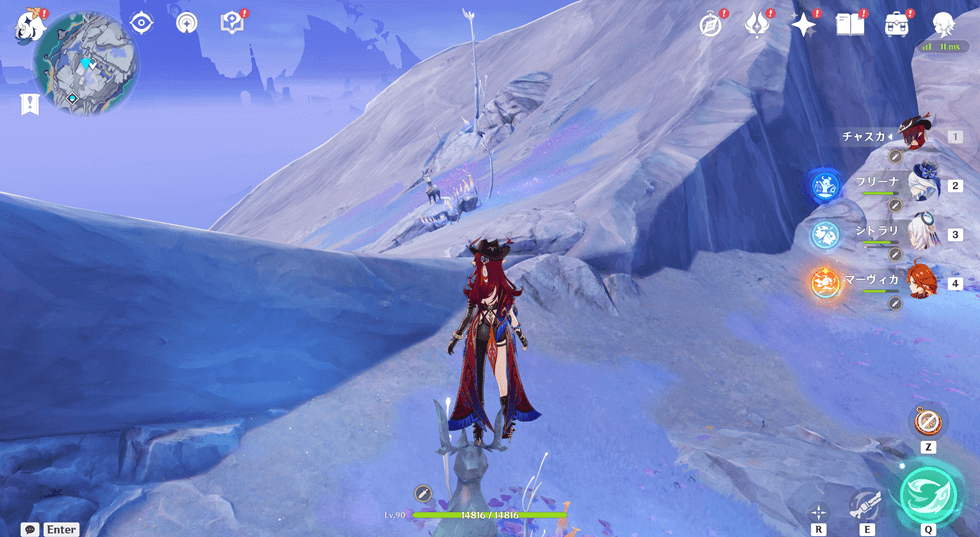
Task: Click the round sparkle icon beside the eye icon
Action: [186, 23]
